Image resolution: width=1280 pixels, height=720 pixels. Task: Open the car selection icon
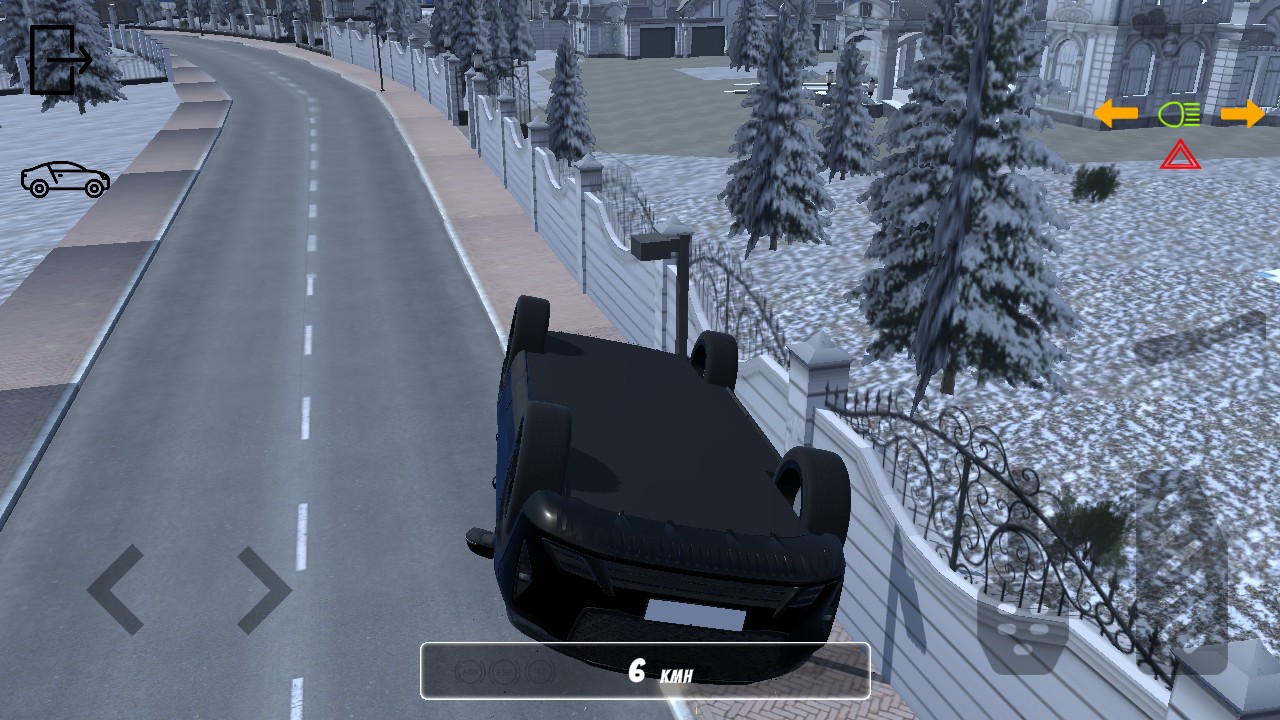point(65,179)
